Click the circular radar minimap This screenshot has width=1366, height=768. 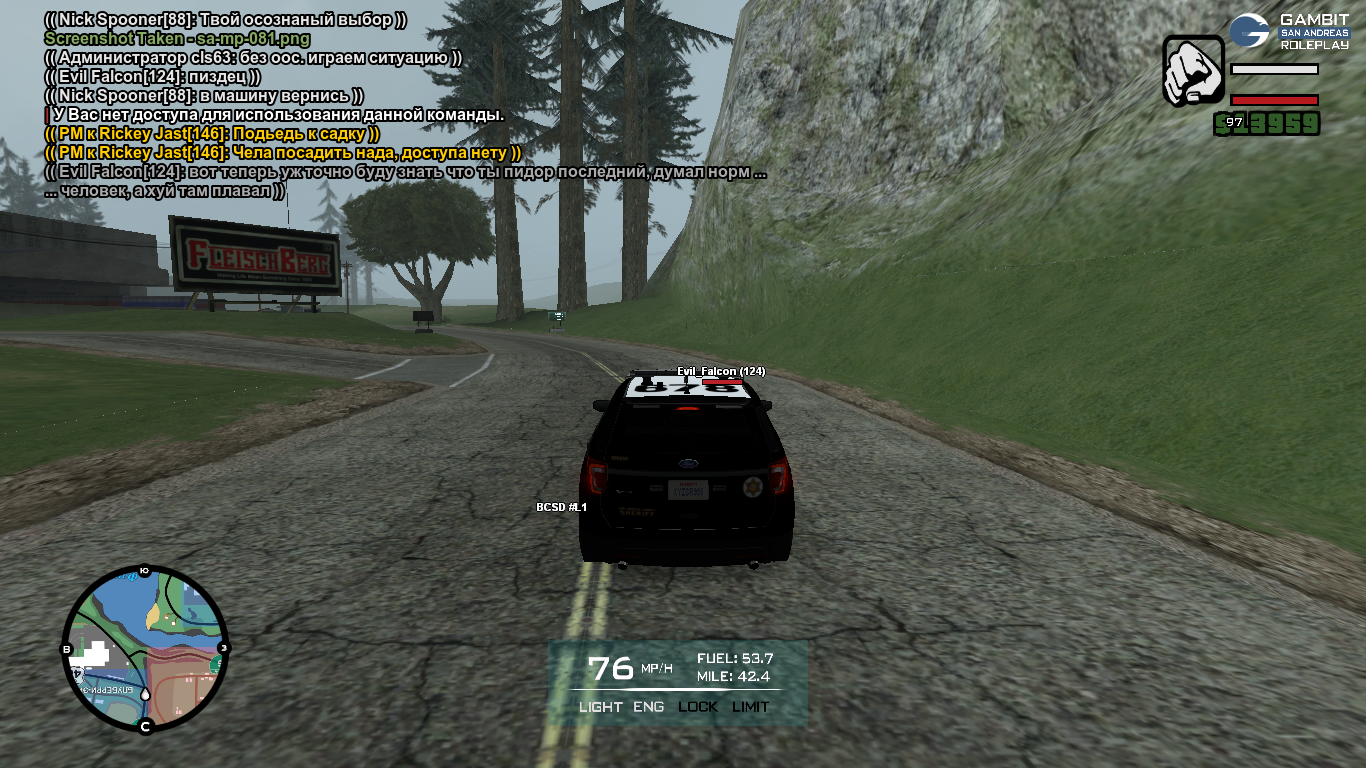pyautogui.click(x=145, y=650)
